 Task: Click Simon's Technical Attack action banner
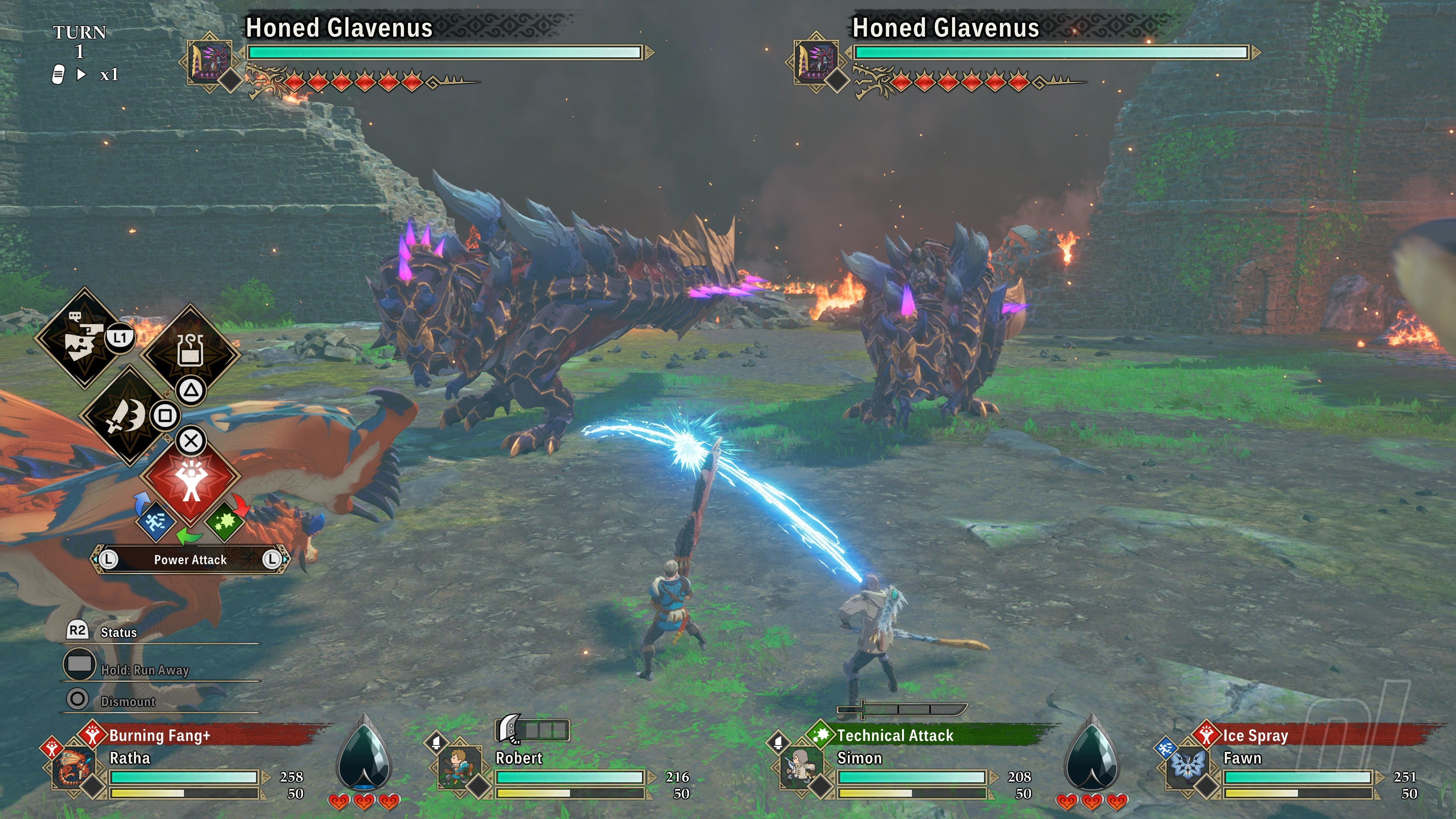895,735
